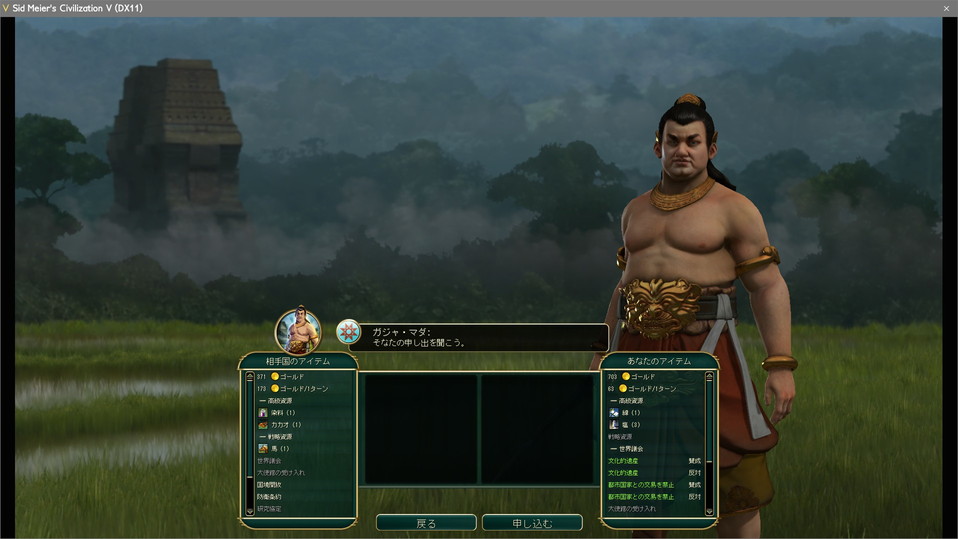Select 国境開放 from opponent's items
Viewport: 958px width, 539px height.
[271, 484]
